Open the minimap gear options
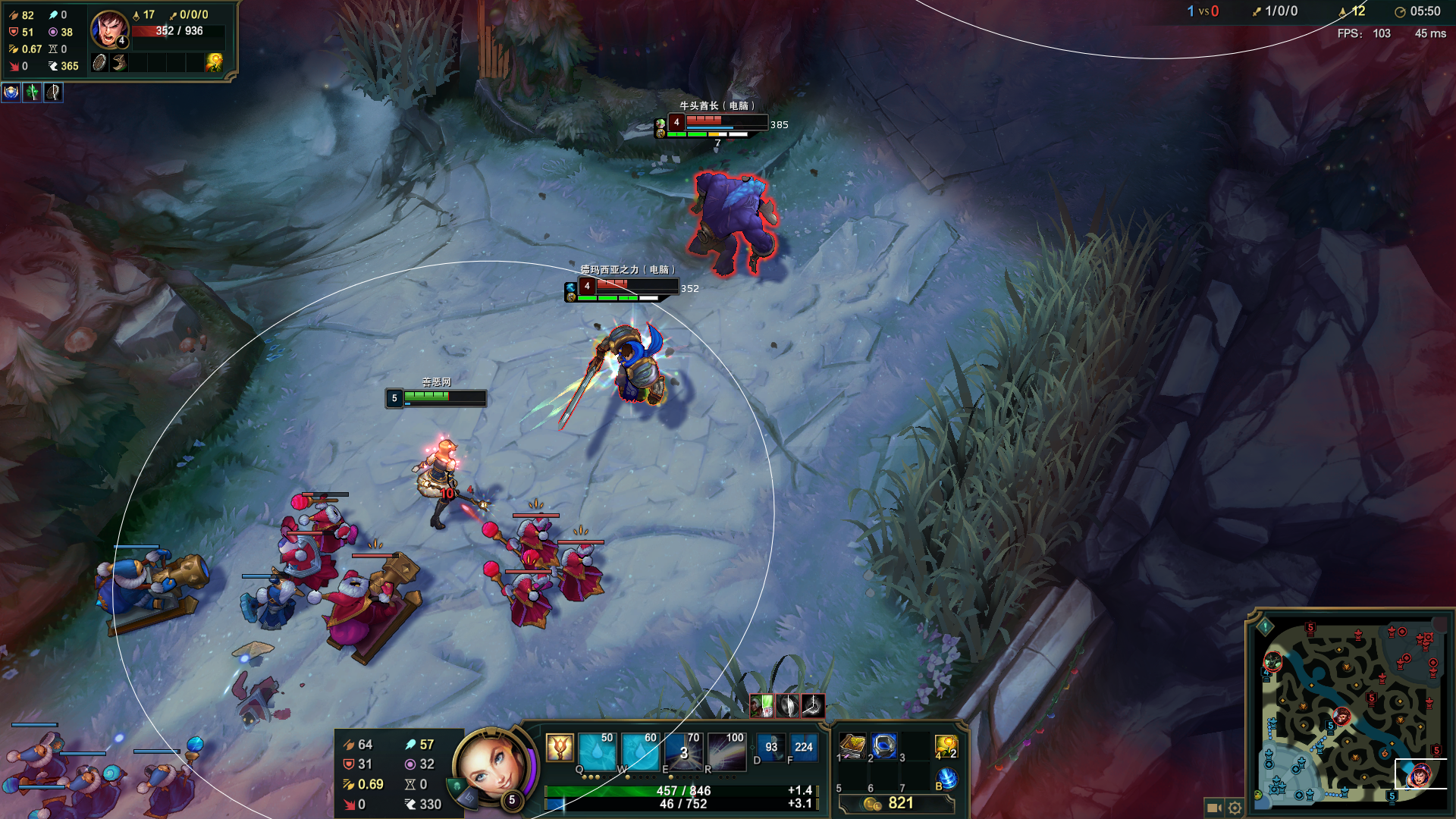The image size is (1456, 819). tap(1235, 808)
